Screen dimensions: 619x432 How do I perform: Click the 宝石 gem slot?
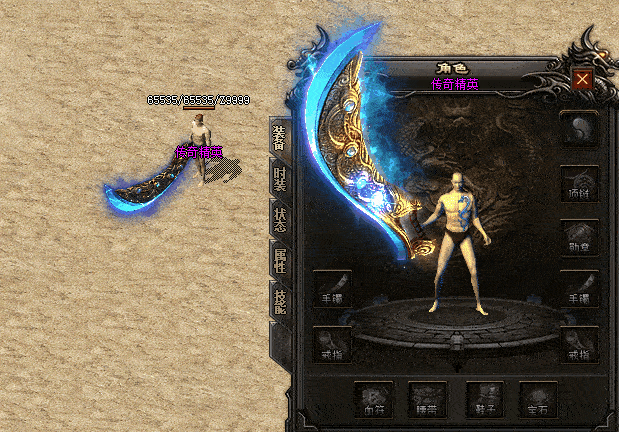click(x=538, y=399)
